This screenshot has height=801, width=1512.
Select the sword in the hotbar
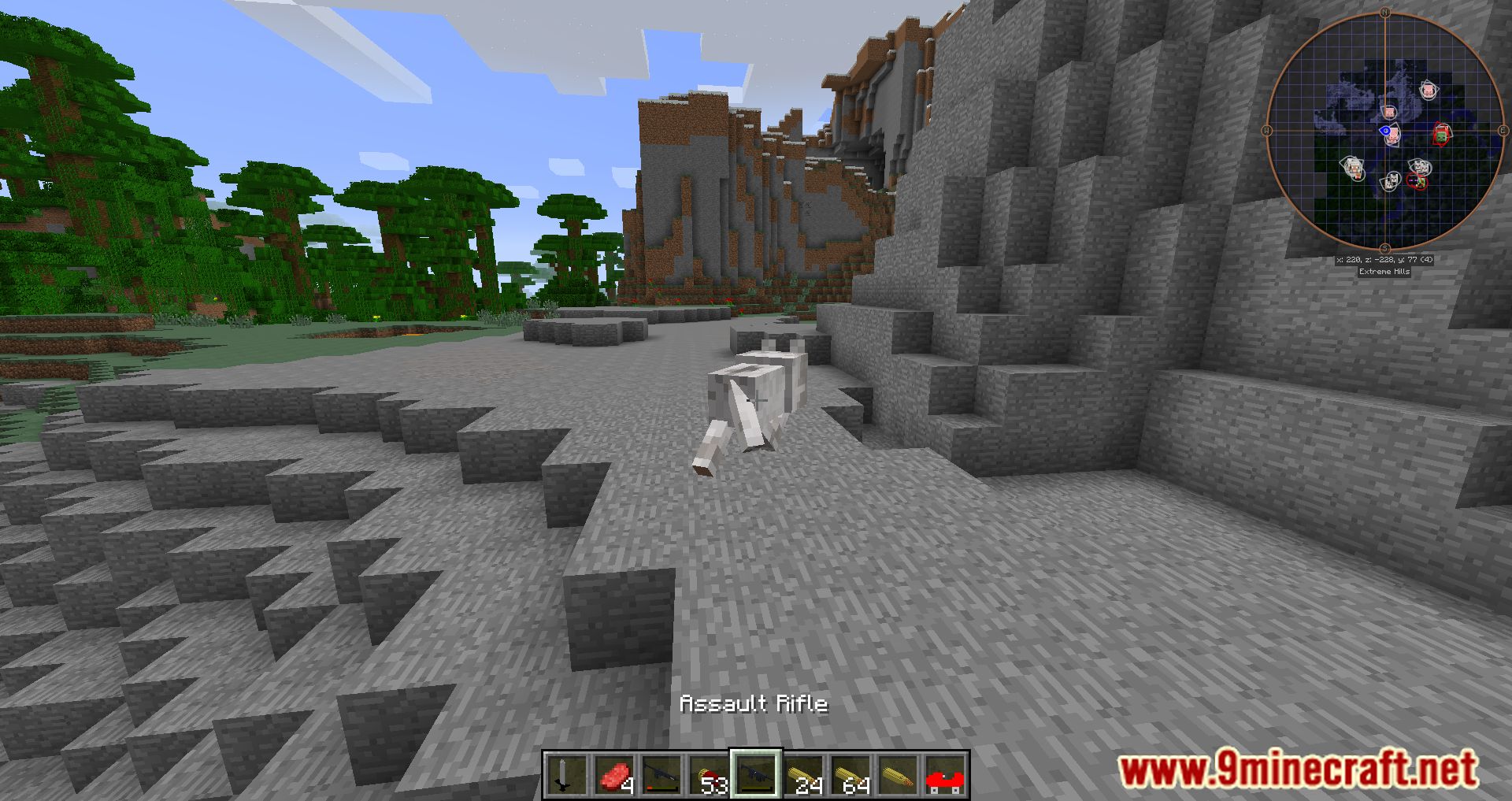click(565, 775)
